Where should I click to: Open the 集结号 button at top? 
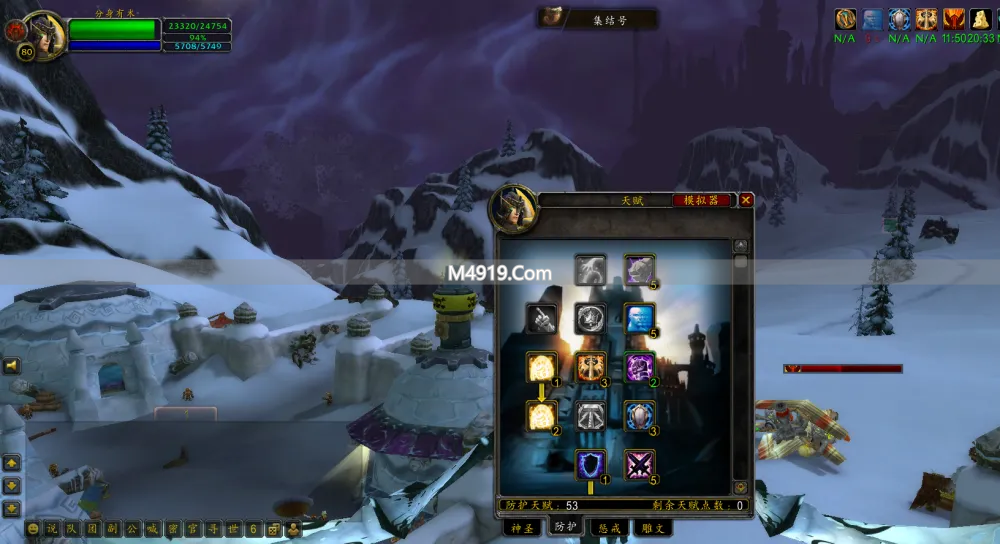point(598,19)
